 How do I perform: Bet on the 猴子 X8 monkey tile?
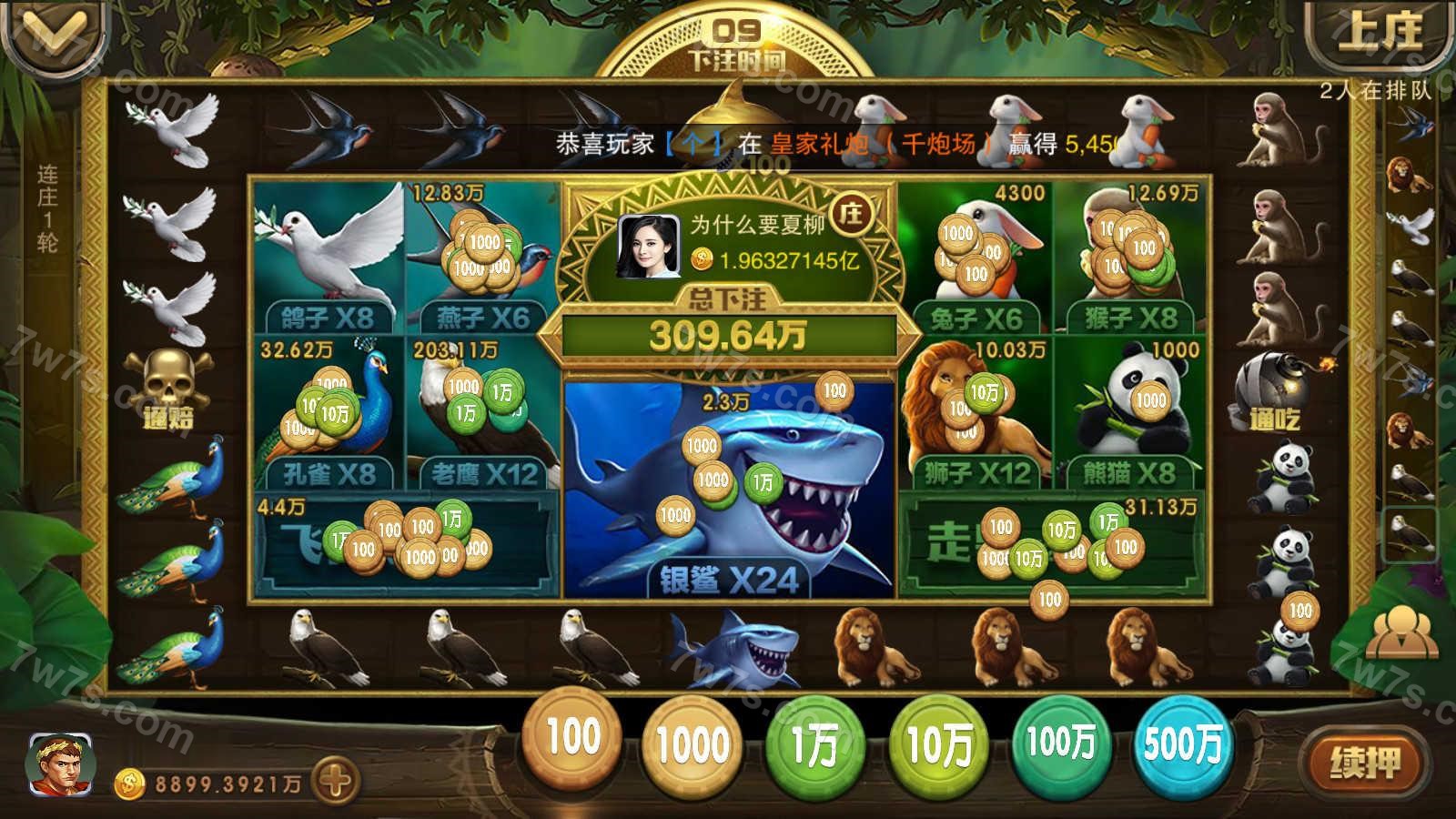pyautogui.click(x=1130, y=257)
